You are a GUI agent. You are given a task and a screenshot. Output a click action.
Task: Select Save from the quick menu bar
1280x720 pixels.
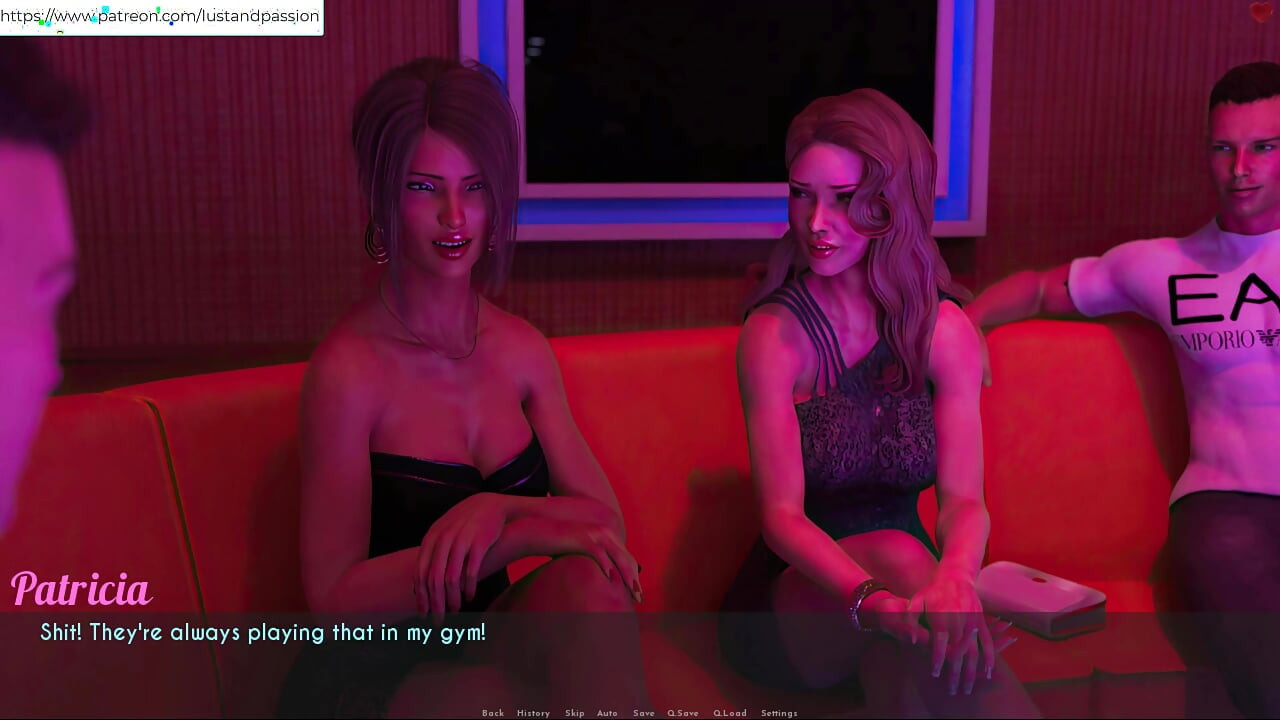click(644, 712)
